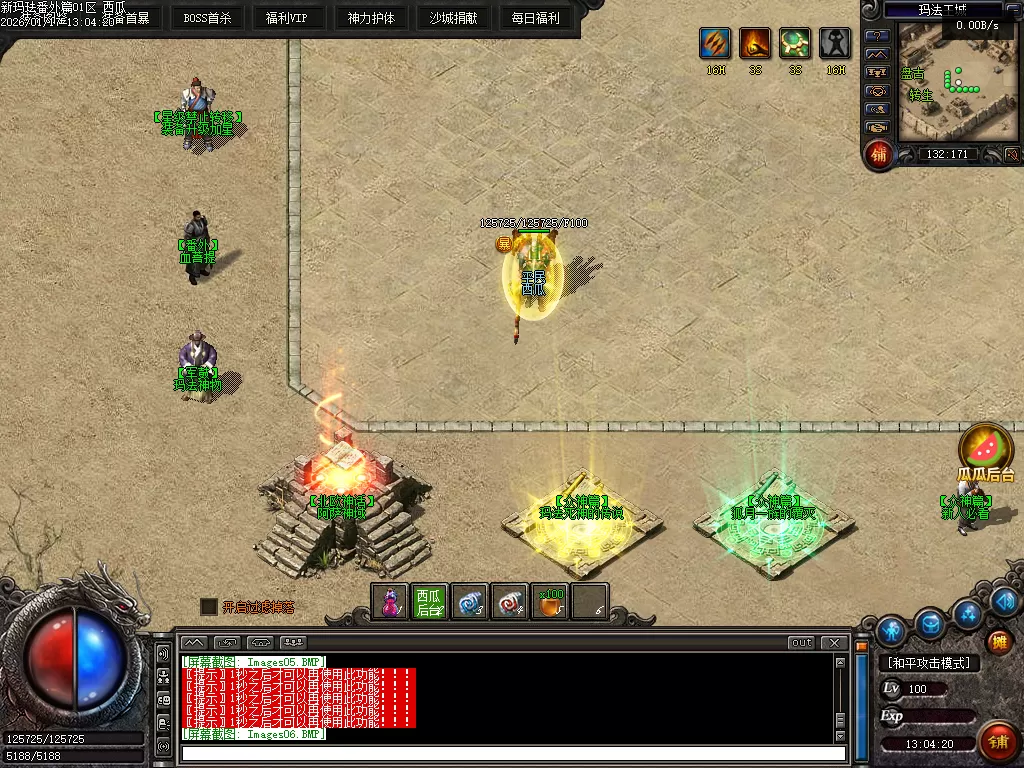This screenshot has width=1024, height=768.
Task: Click the question mark help button
Action: [877, 35]
